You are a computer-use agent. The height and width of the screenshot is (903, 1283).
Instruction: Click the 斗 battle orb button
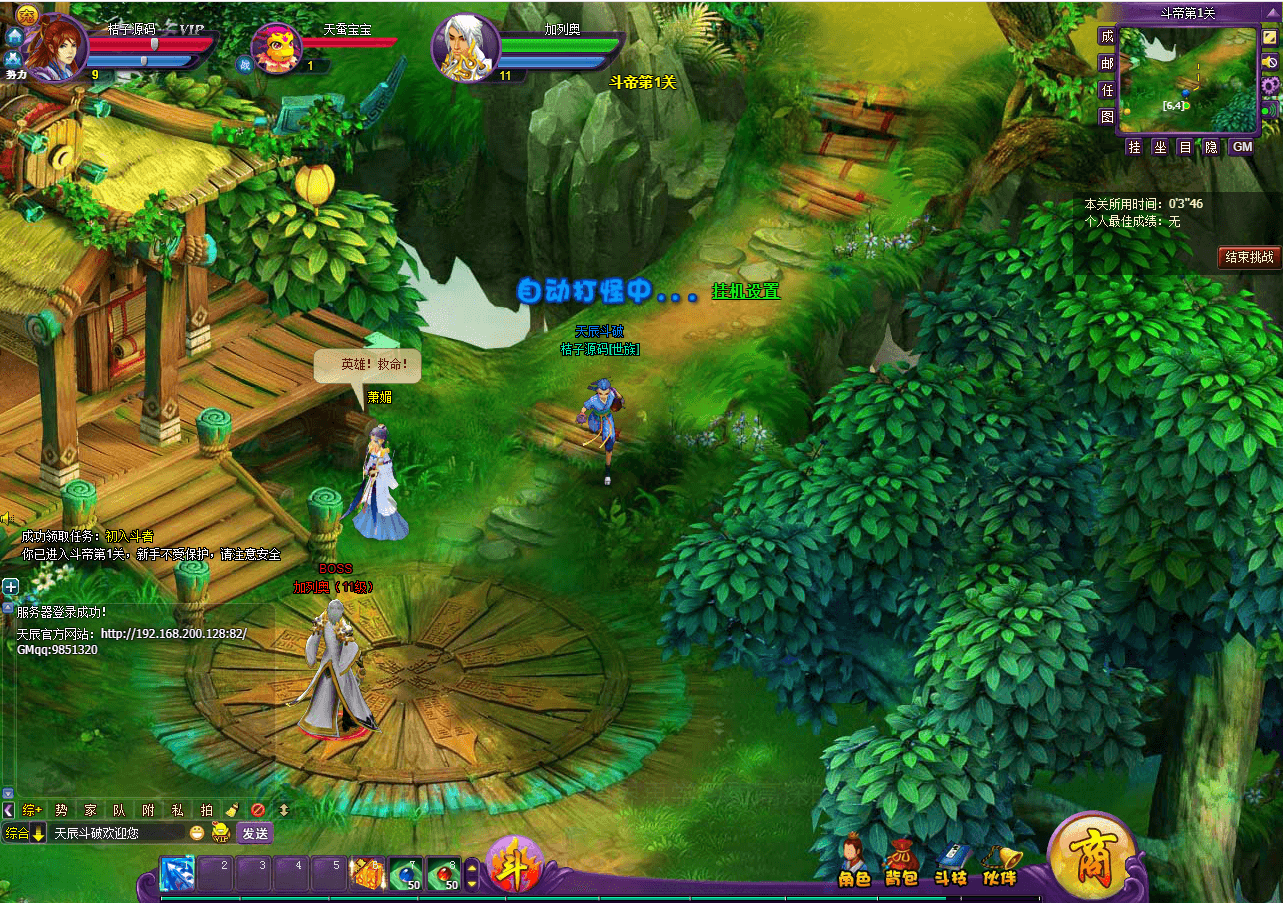515,863
